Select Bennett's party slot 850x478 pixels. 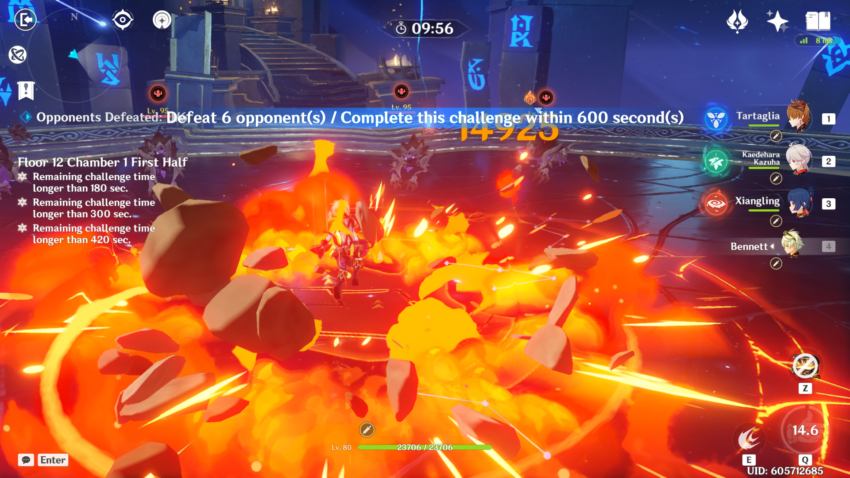[x=797, y=246]
